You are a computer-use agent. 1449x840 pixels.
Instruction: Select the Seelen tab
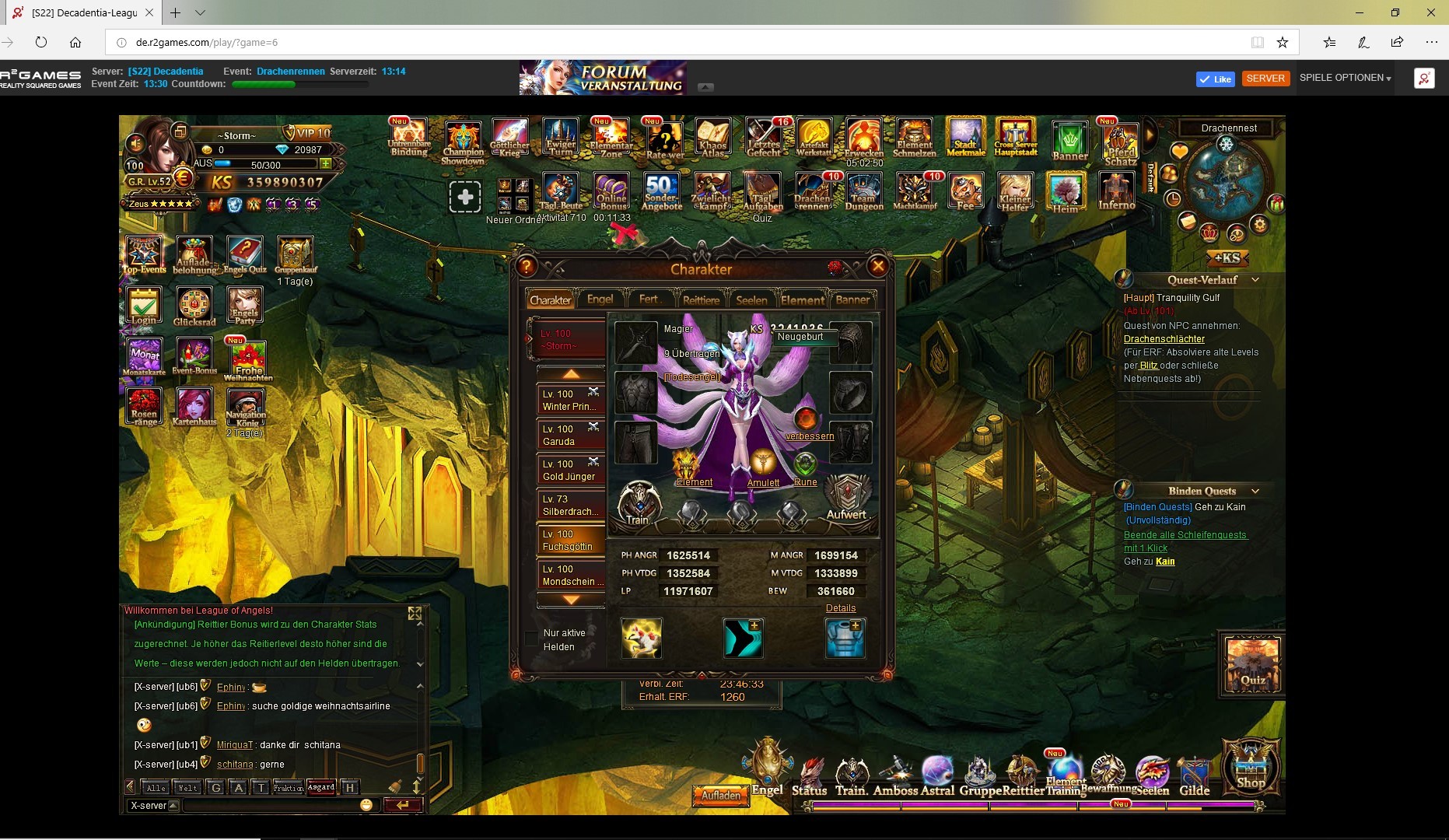click(751, 300)
